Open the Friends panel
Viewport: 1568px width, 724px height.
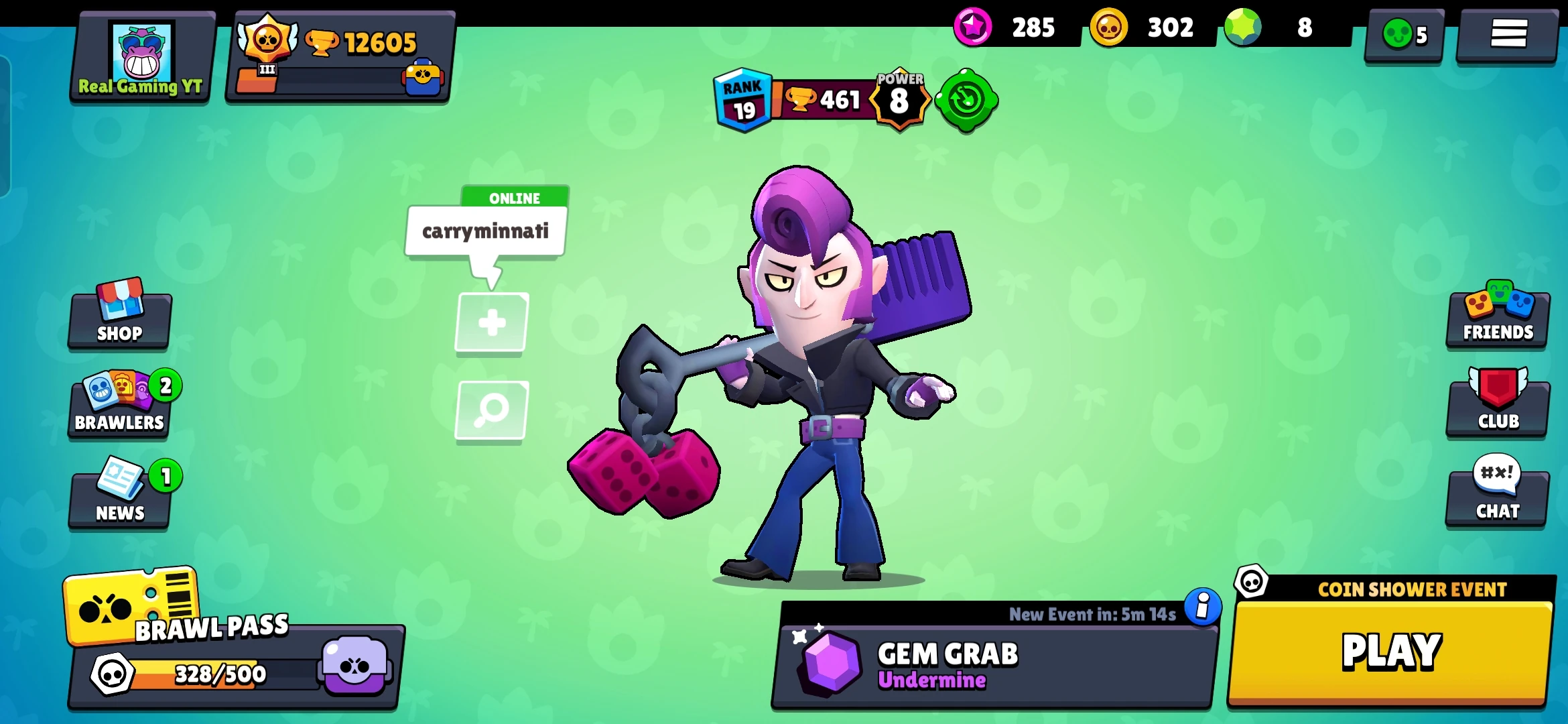click(x=1497, y=315)
